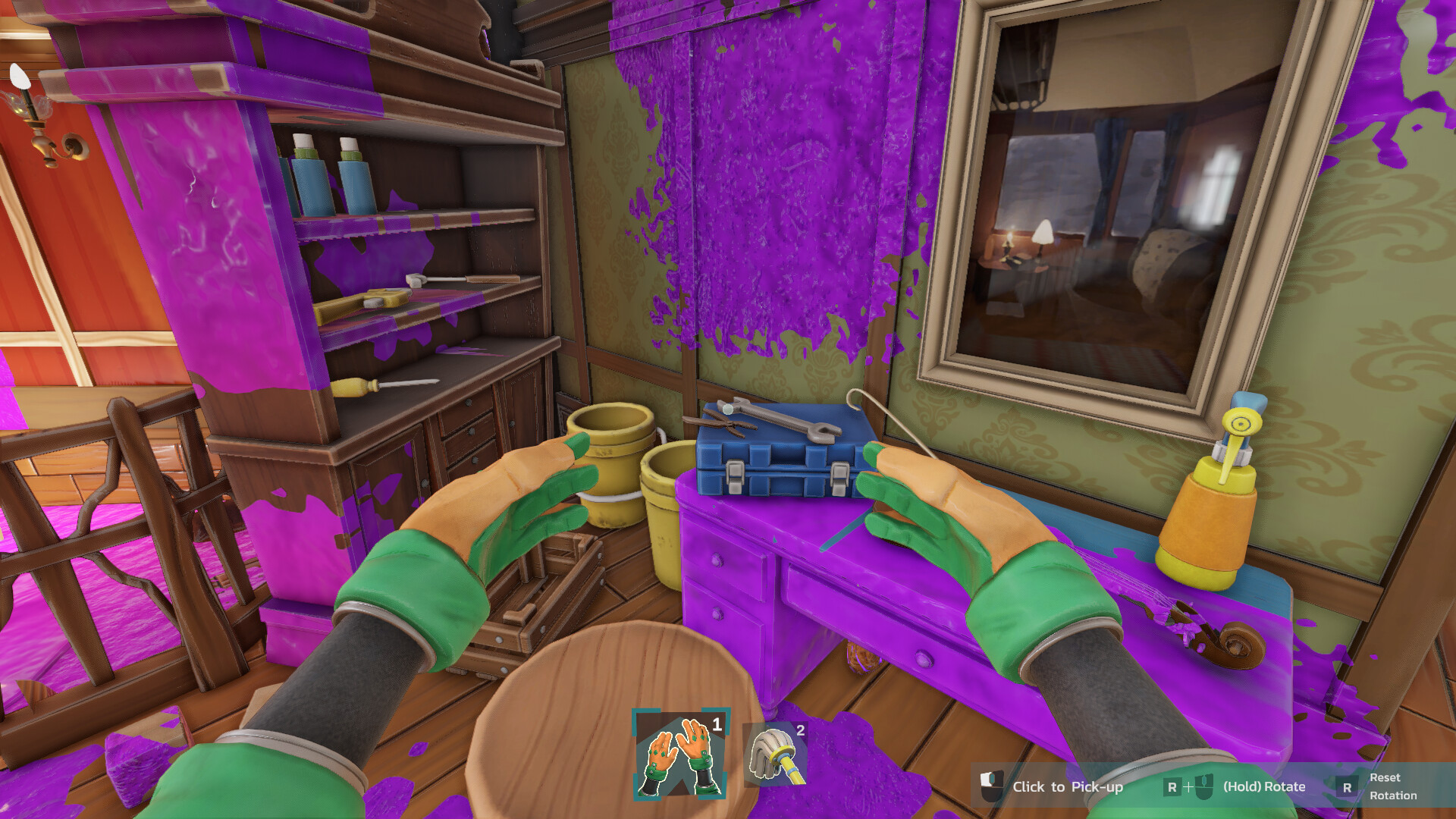The height and width of the screenshot is (819, 1456).
Task: Click the left mouse button Pick-up icon
Action: (x=991, y=786)
